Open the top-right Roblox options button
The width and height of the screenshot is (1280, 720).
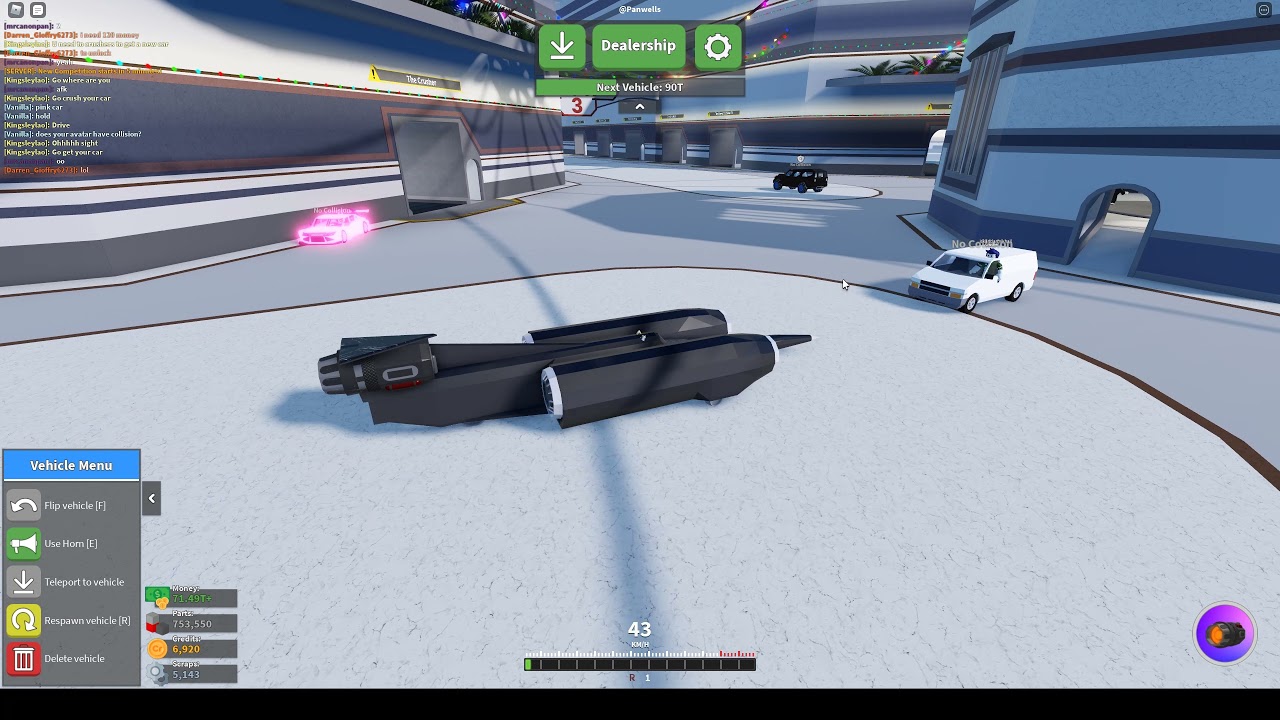pos(1263,10)
